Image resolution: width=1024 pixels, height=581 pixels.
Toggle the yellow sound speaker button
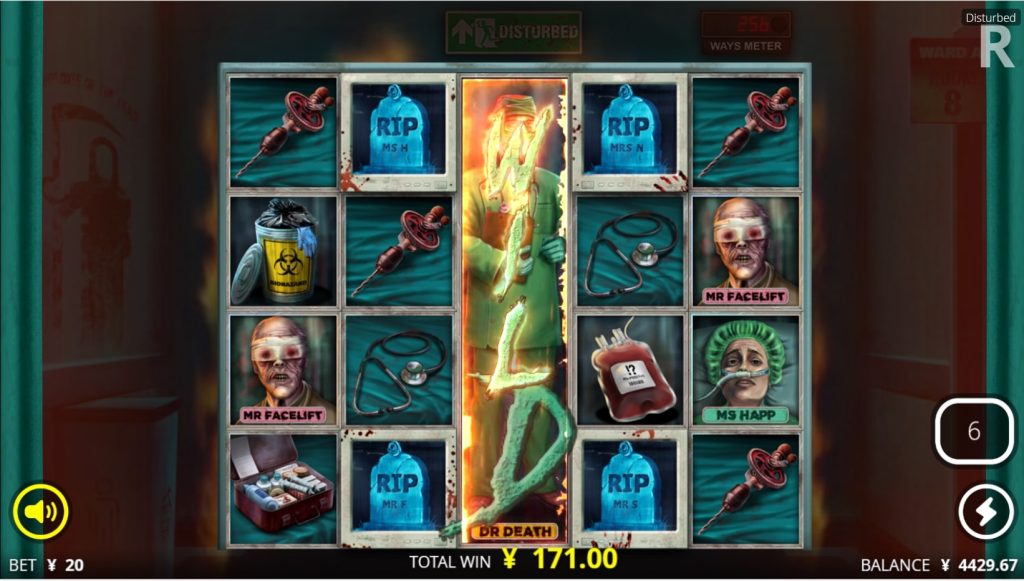click(40, 513)
